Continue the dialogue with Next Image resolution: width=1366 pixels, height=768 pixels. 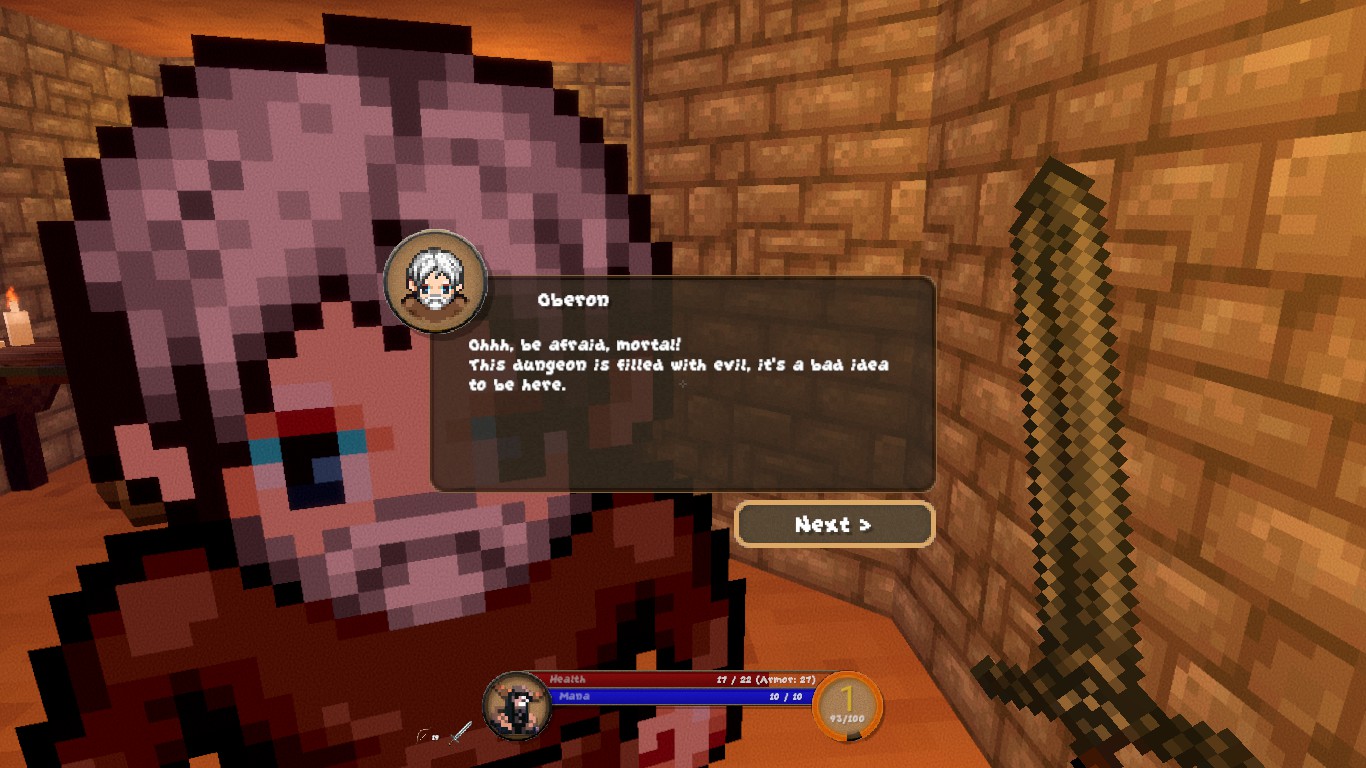pos(834,524)
